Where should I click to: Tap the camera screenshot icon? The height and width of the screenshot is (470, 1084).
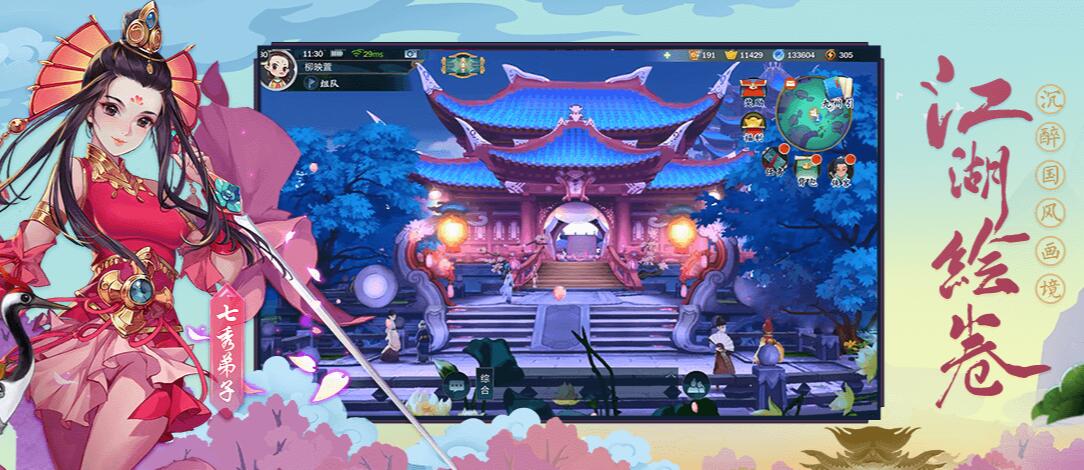[x=410, y=53]
